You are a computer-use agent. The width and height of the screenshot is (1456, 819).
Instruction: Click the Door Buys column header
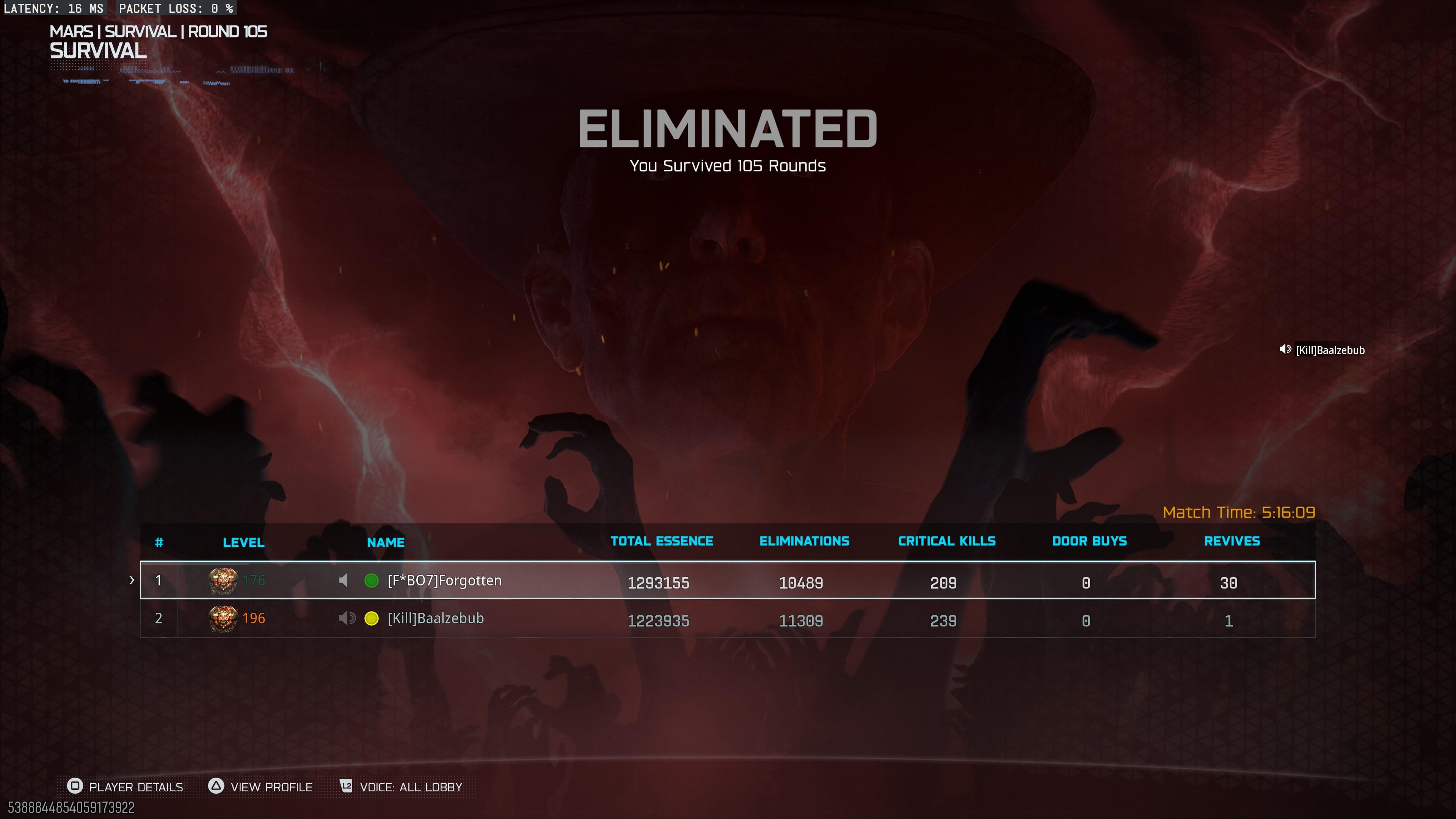(x=1089, y=541)
